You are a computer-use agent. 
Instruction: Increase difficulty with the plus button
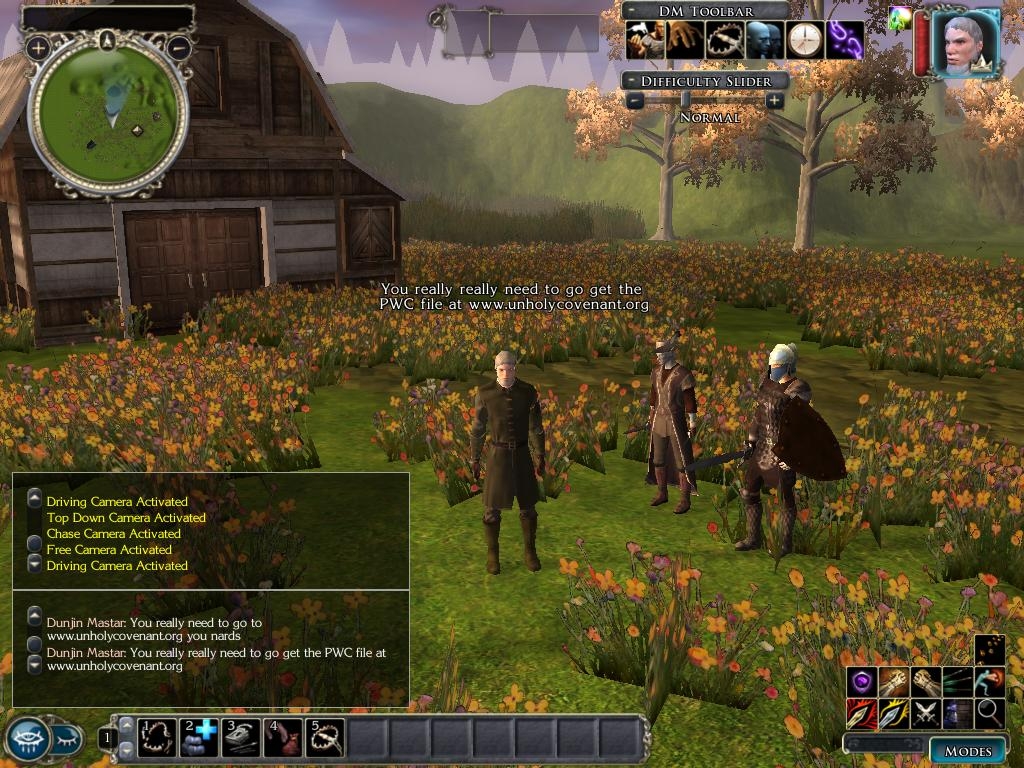pos(774,100)
